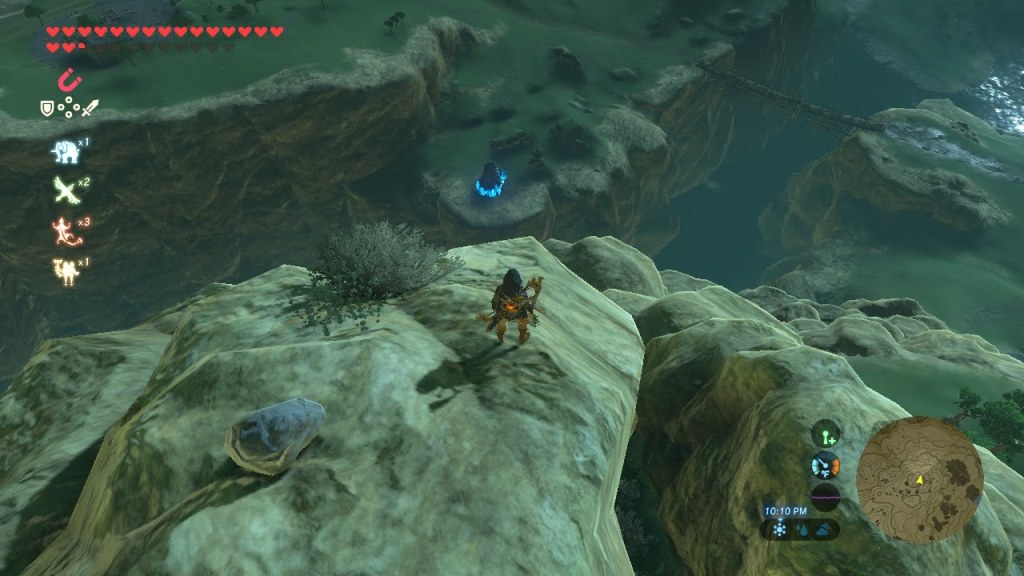
Task: Click the shield icon in the HUD
Action: [46, 107]
